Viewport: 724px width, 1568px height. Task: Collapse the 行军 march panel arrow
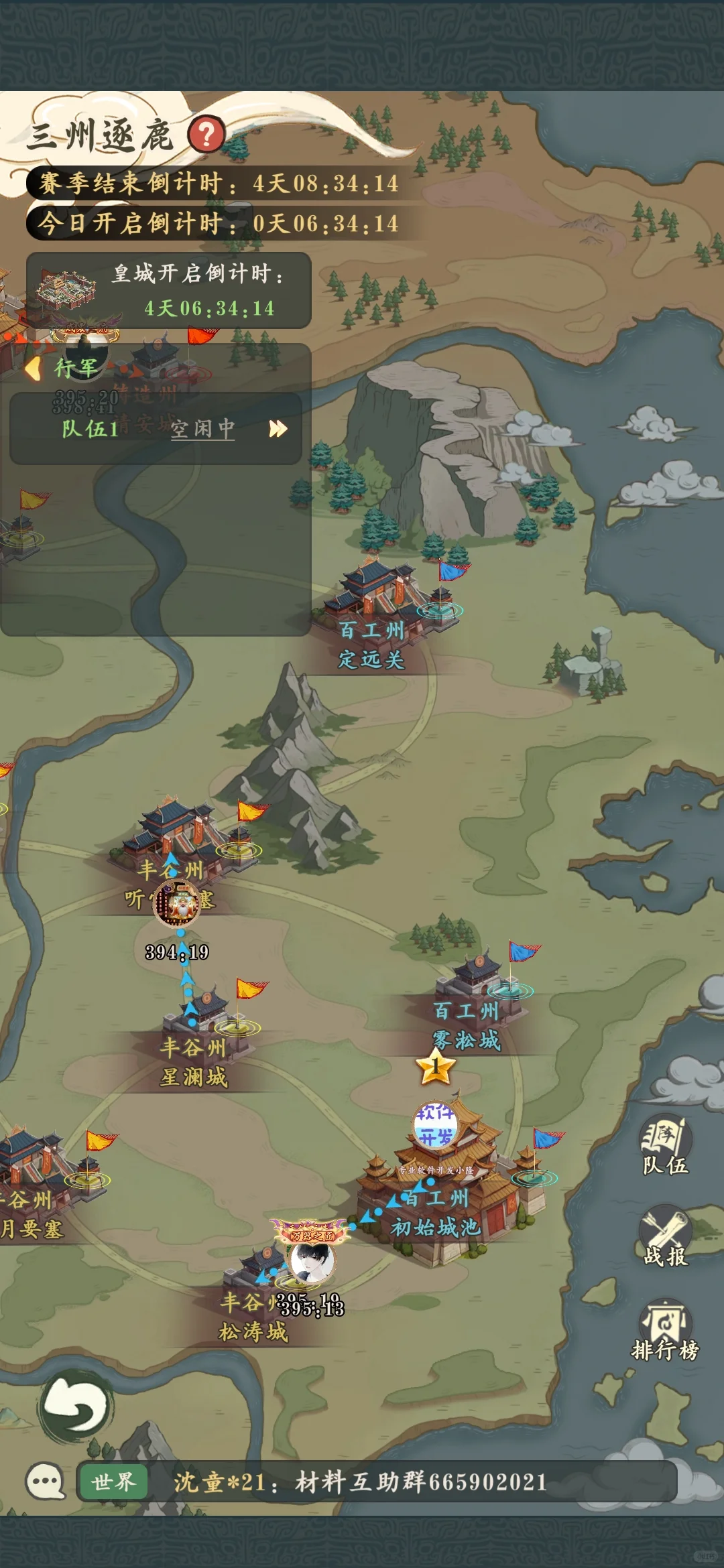33,368
